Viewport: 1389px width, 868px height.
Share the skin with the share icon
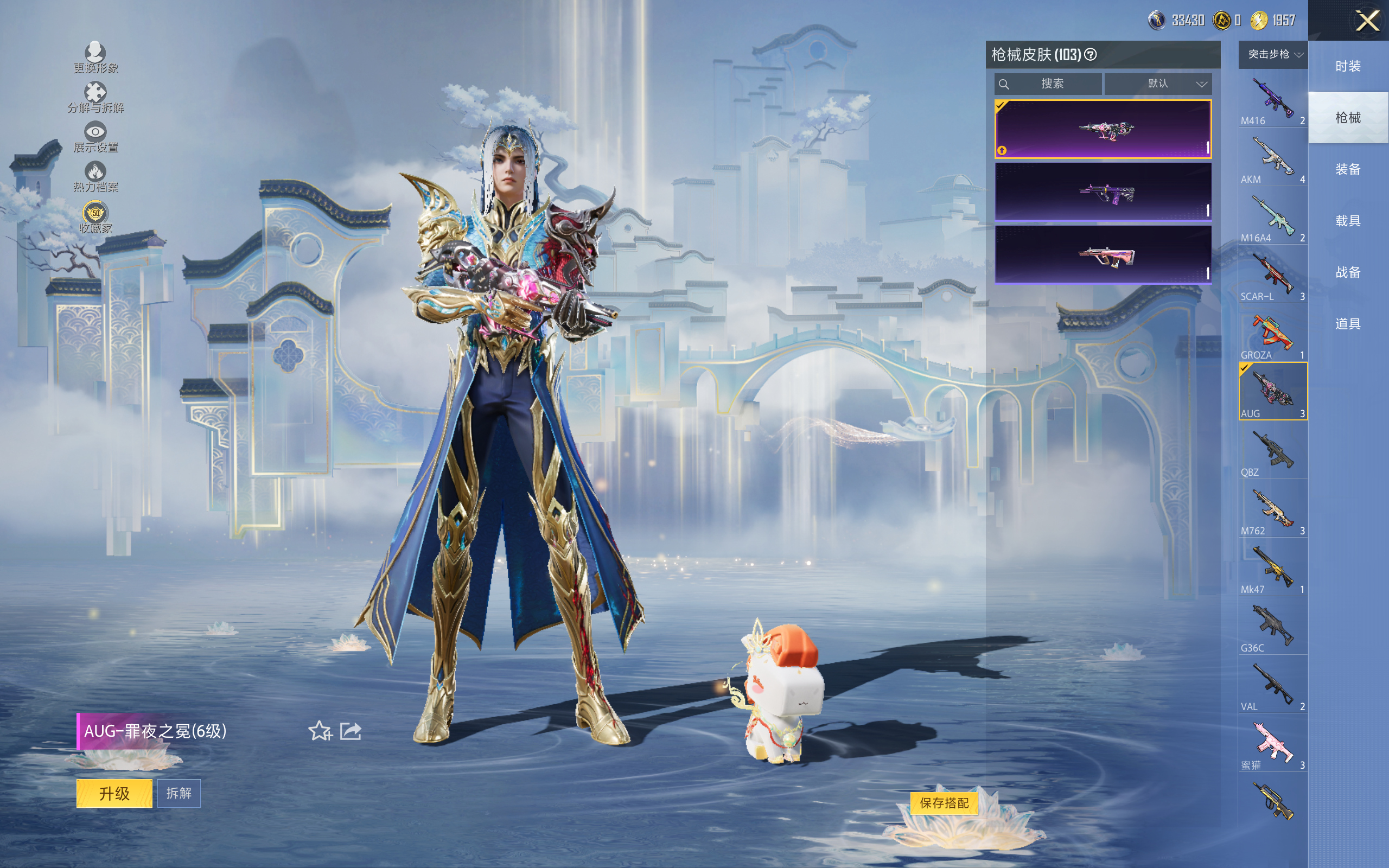pyautogui.click(x=351, y=731)
